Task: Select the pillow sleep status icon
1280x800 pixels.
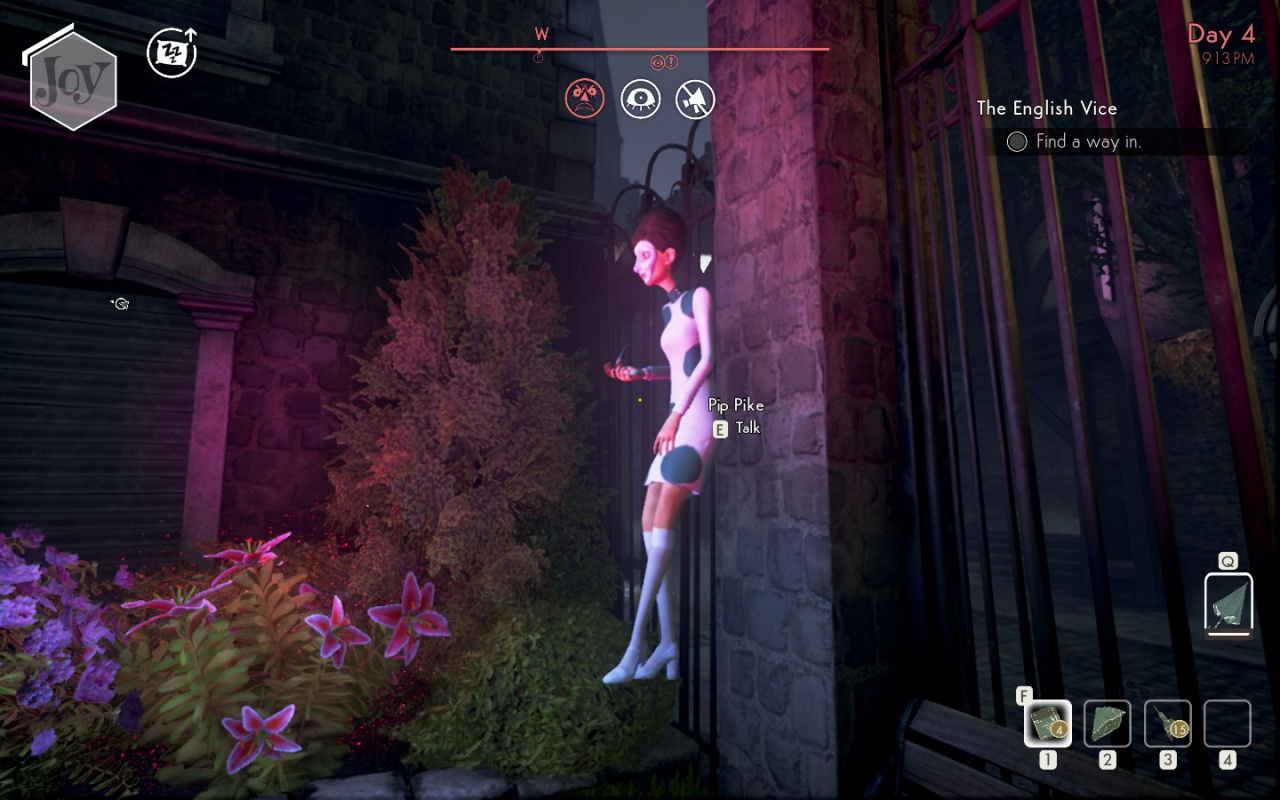Action: point(172,53)
